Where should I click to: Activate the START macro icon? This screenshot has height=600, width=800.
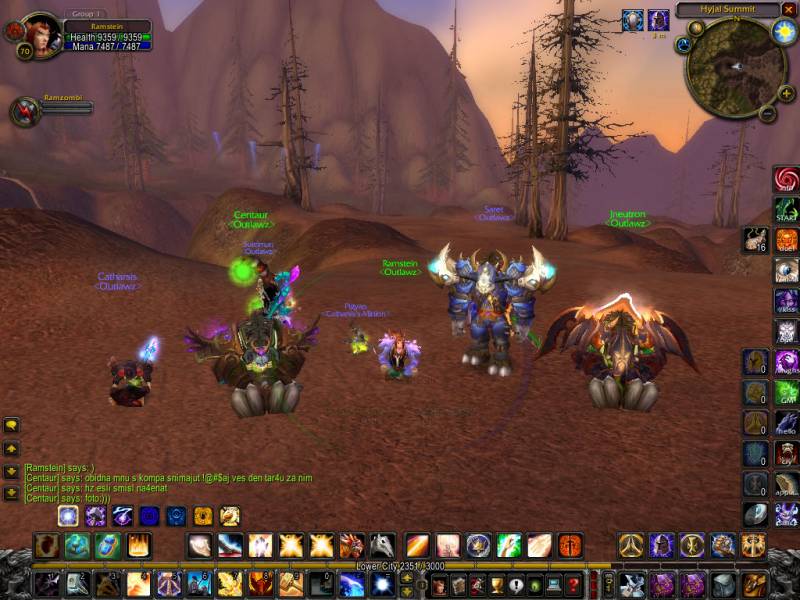click(x=786, y=211)
